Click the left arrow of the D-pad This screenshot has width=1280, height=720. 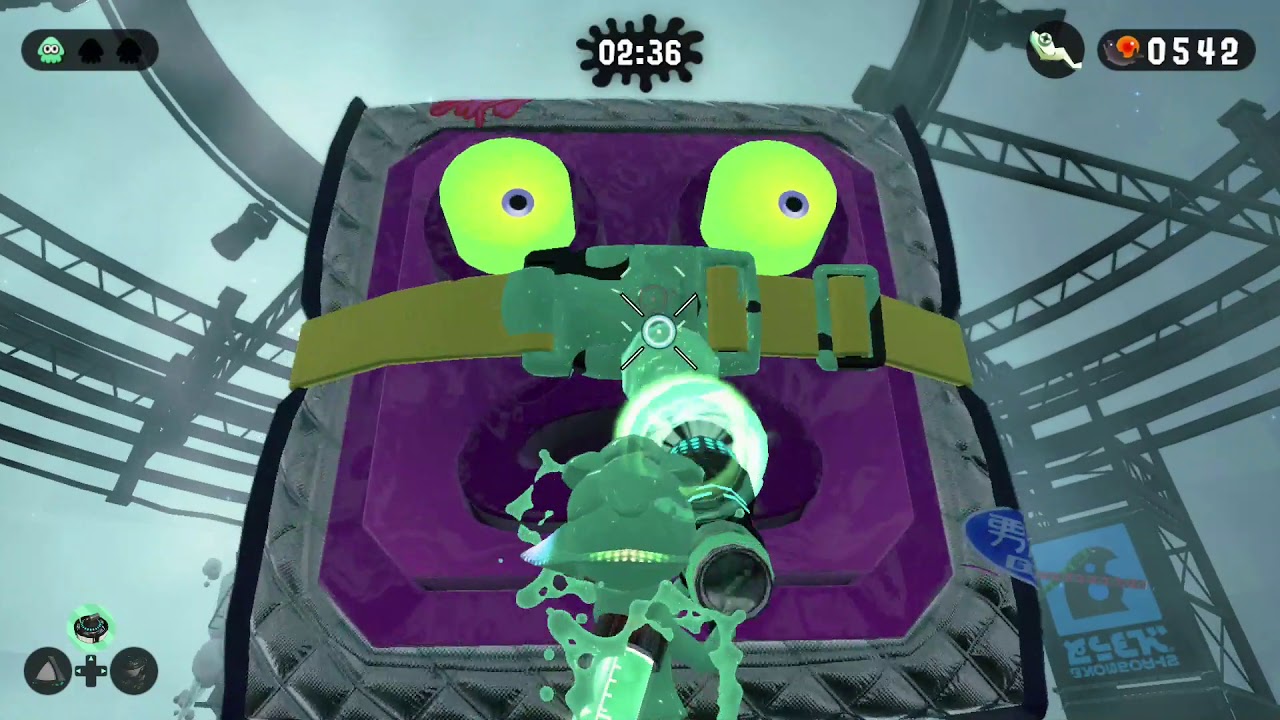pos(80,670)
